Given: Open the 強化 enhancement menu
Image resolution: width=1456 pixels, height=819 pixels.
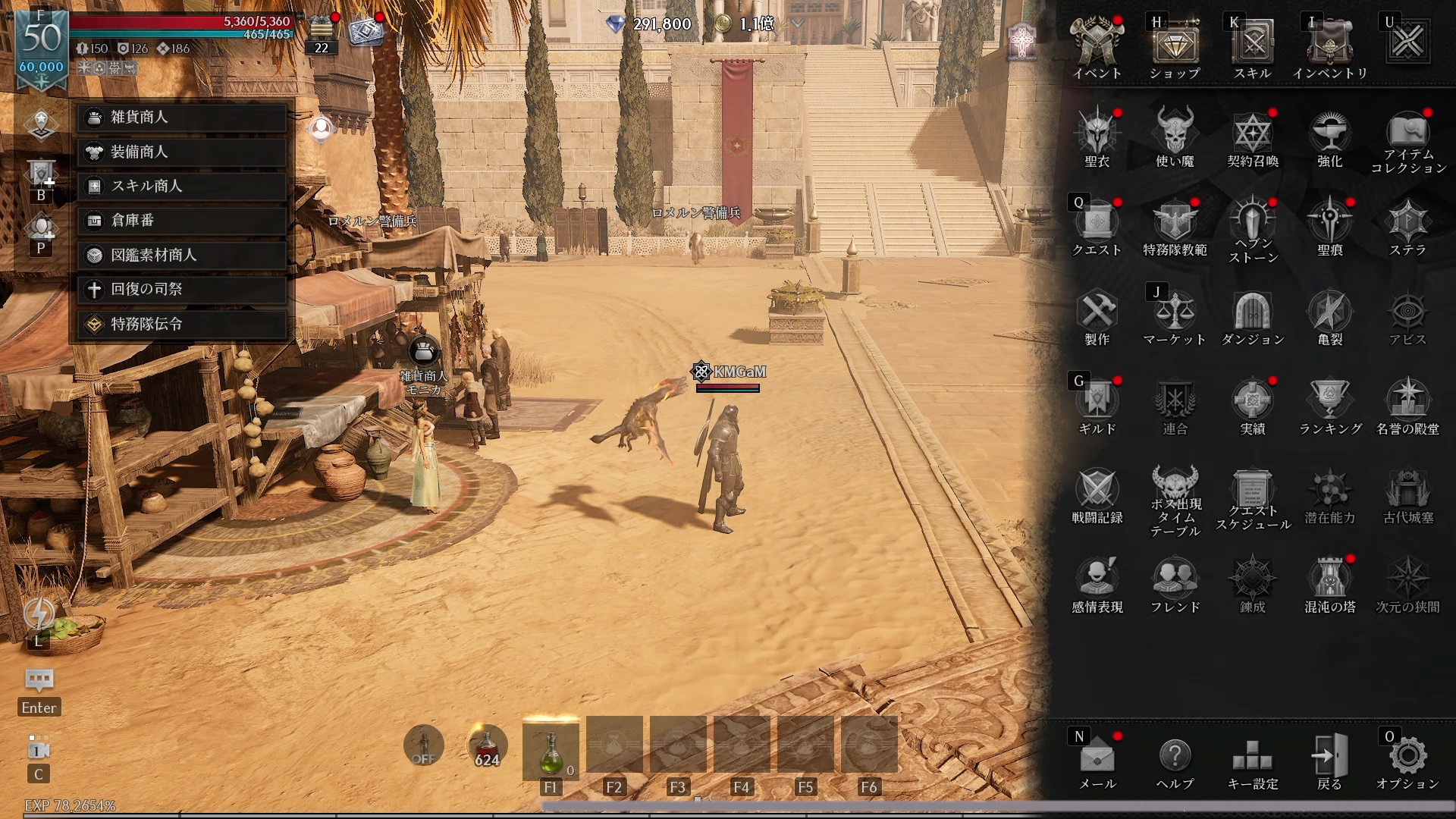Looking at the screenshot, I should point(1329,136).
